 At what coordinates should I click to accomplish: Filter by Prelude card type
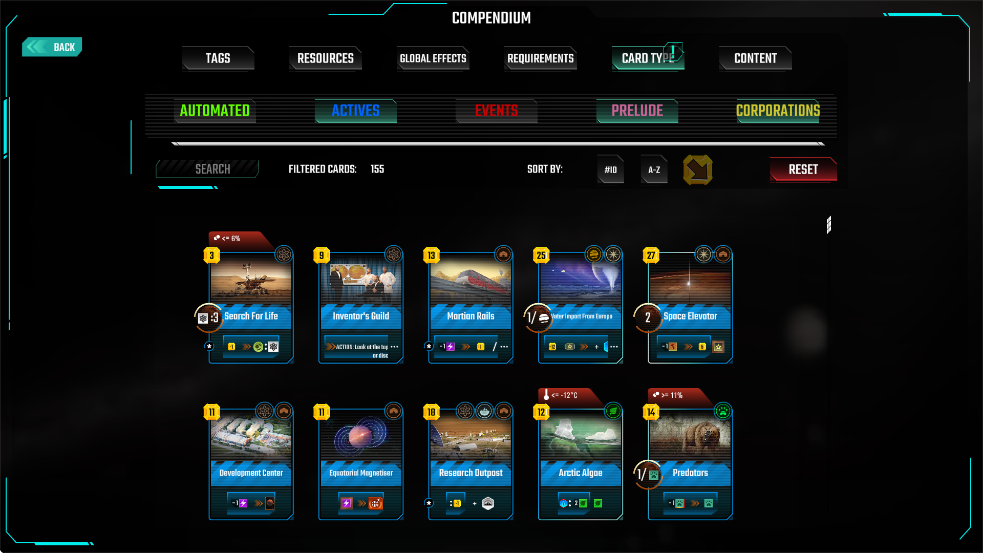pos(637,111)
